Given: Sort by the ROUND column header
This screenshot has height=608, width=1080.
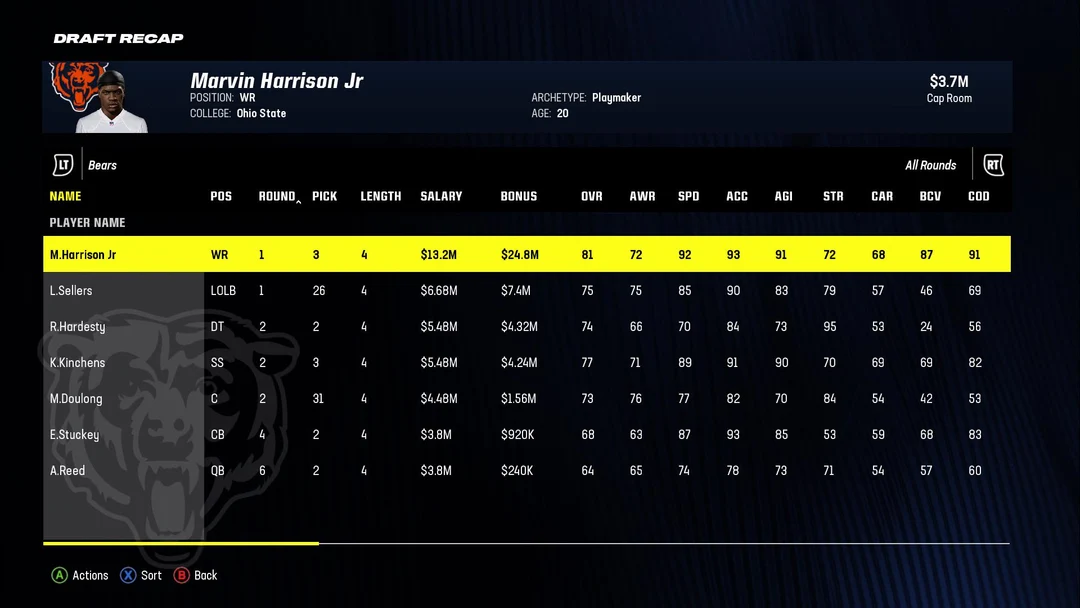Looking at the screenshot, I should 277,196.
